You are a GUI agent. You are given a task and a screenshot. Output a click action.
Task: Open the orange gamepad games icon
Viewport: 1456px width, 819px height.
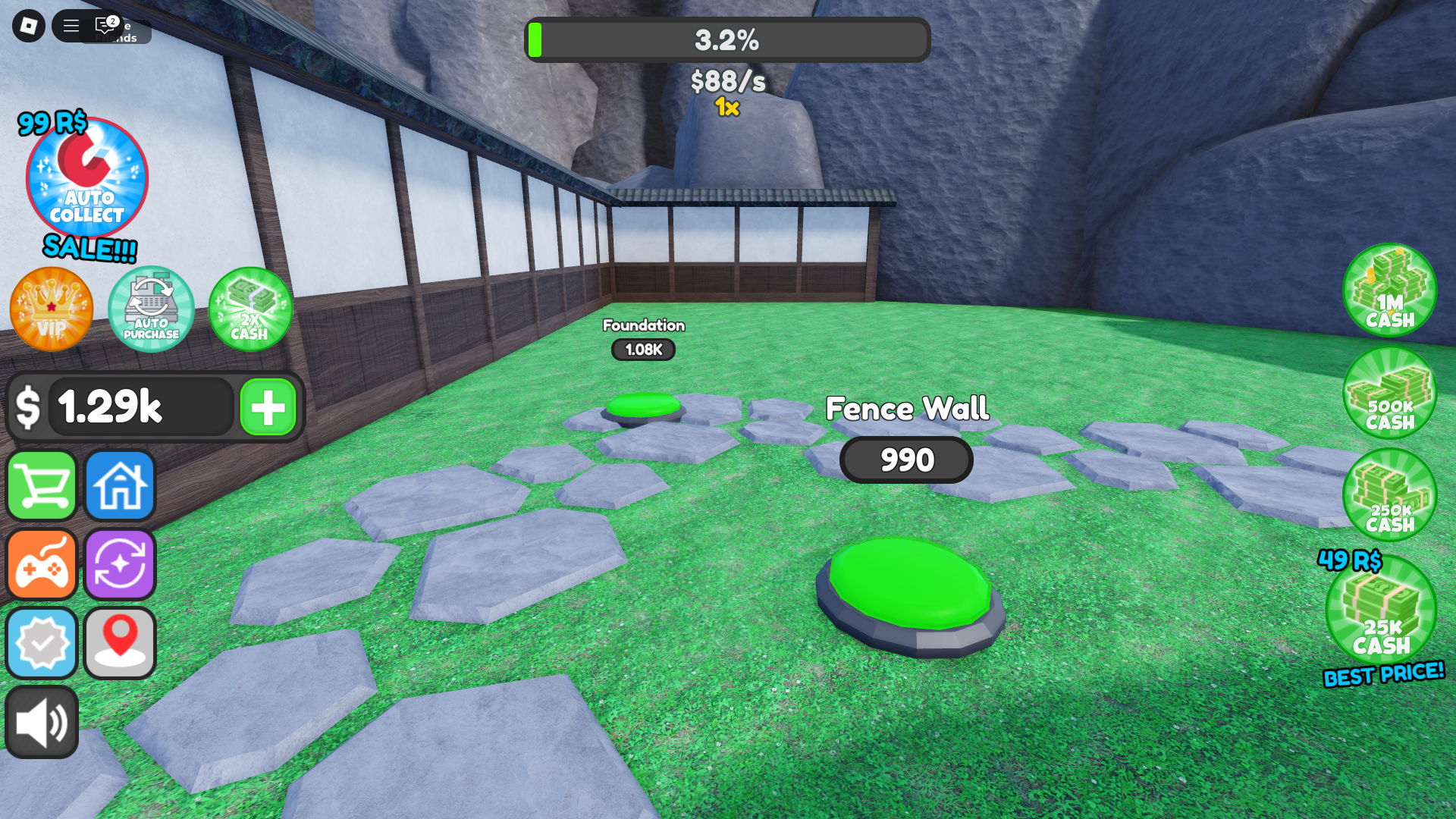(41, 564)
